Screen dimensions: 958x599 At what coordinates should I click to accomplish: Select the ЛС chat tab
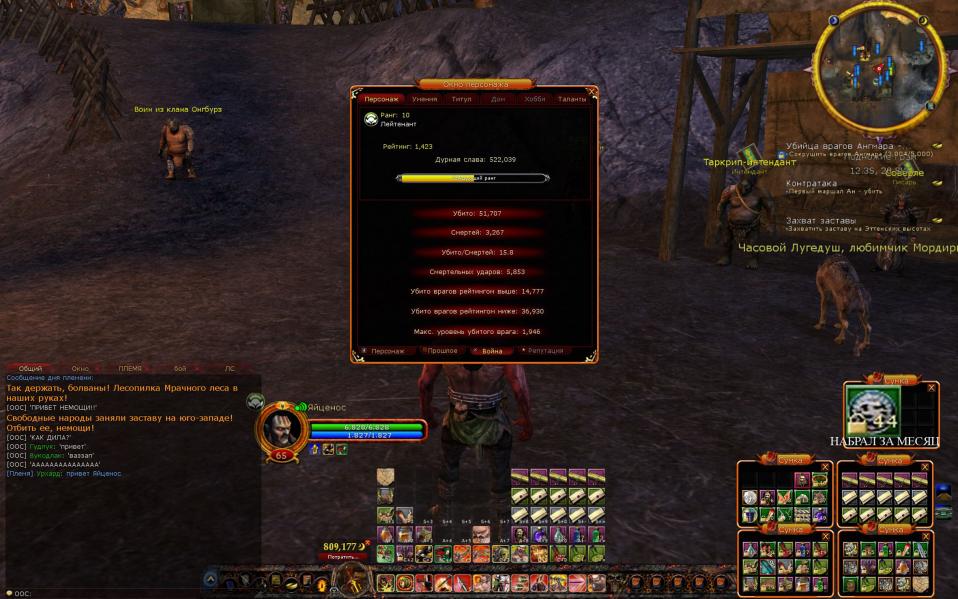coord(230,369)
